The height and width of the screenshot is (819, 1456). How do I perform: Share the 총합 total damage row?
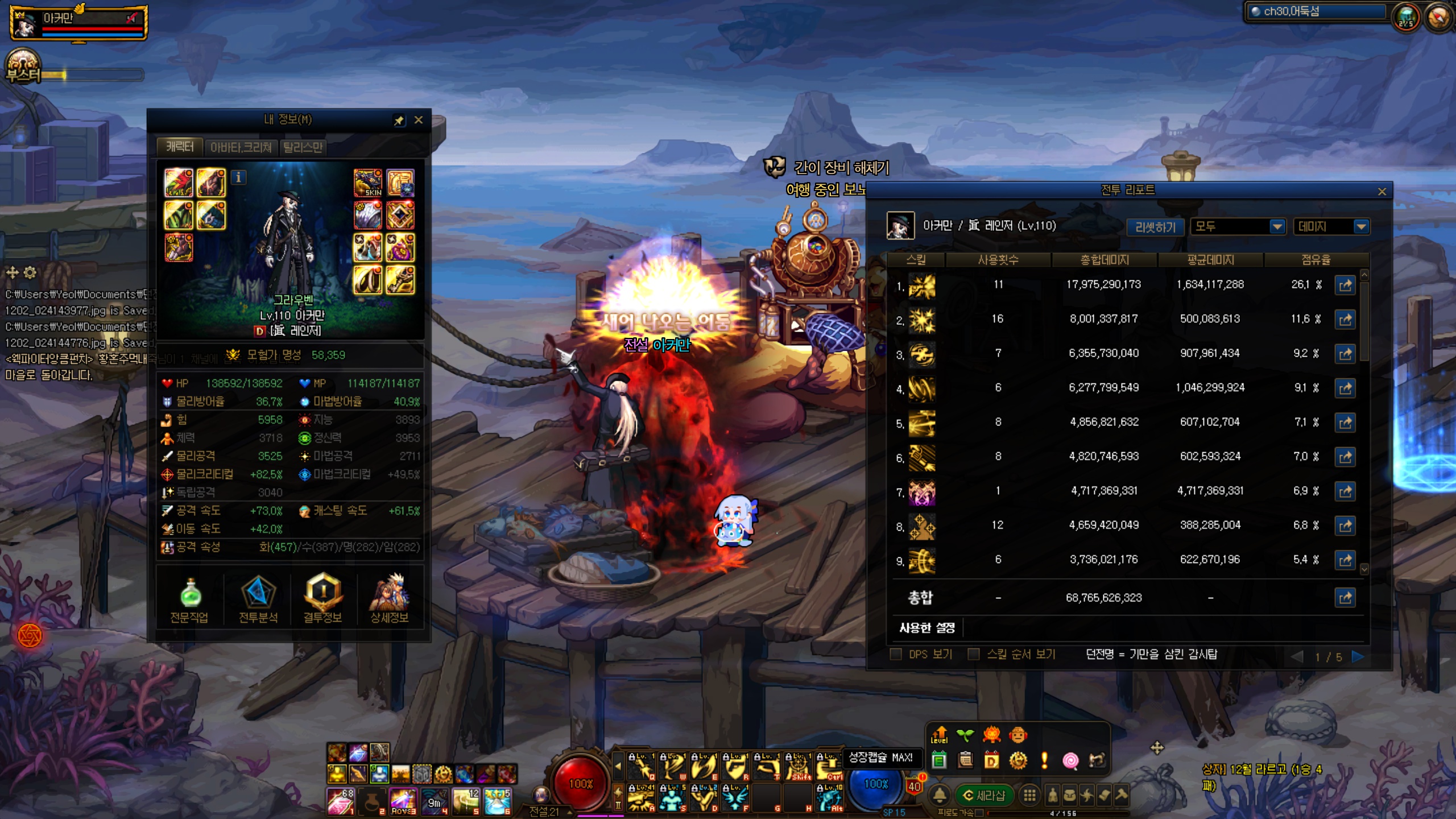(1345, 598)
